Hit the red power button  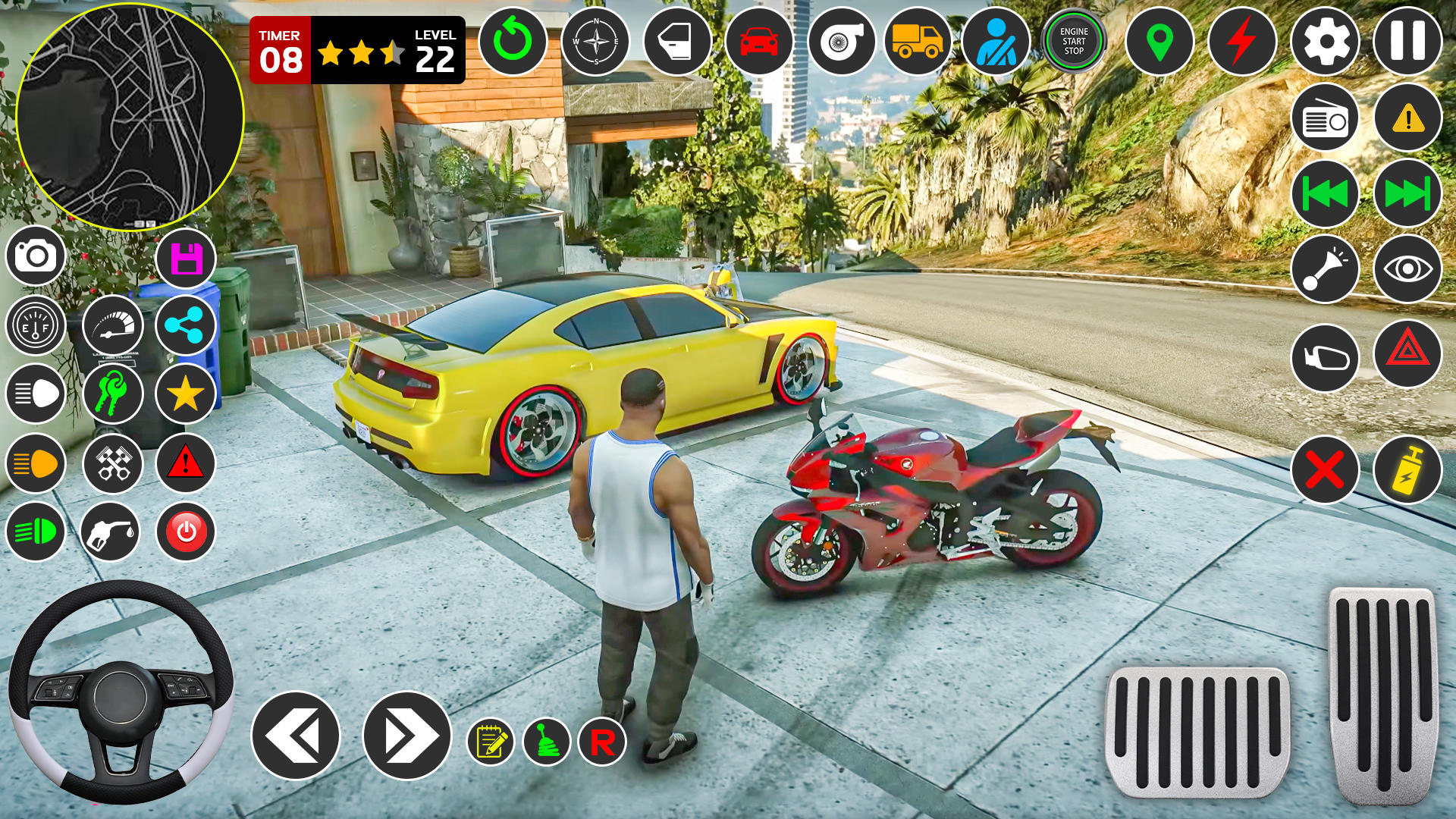[x=186, y=532]
